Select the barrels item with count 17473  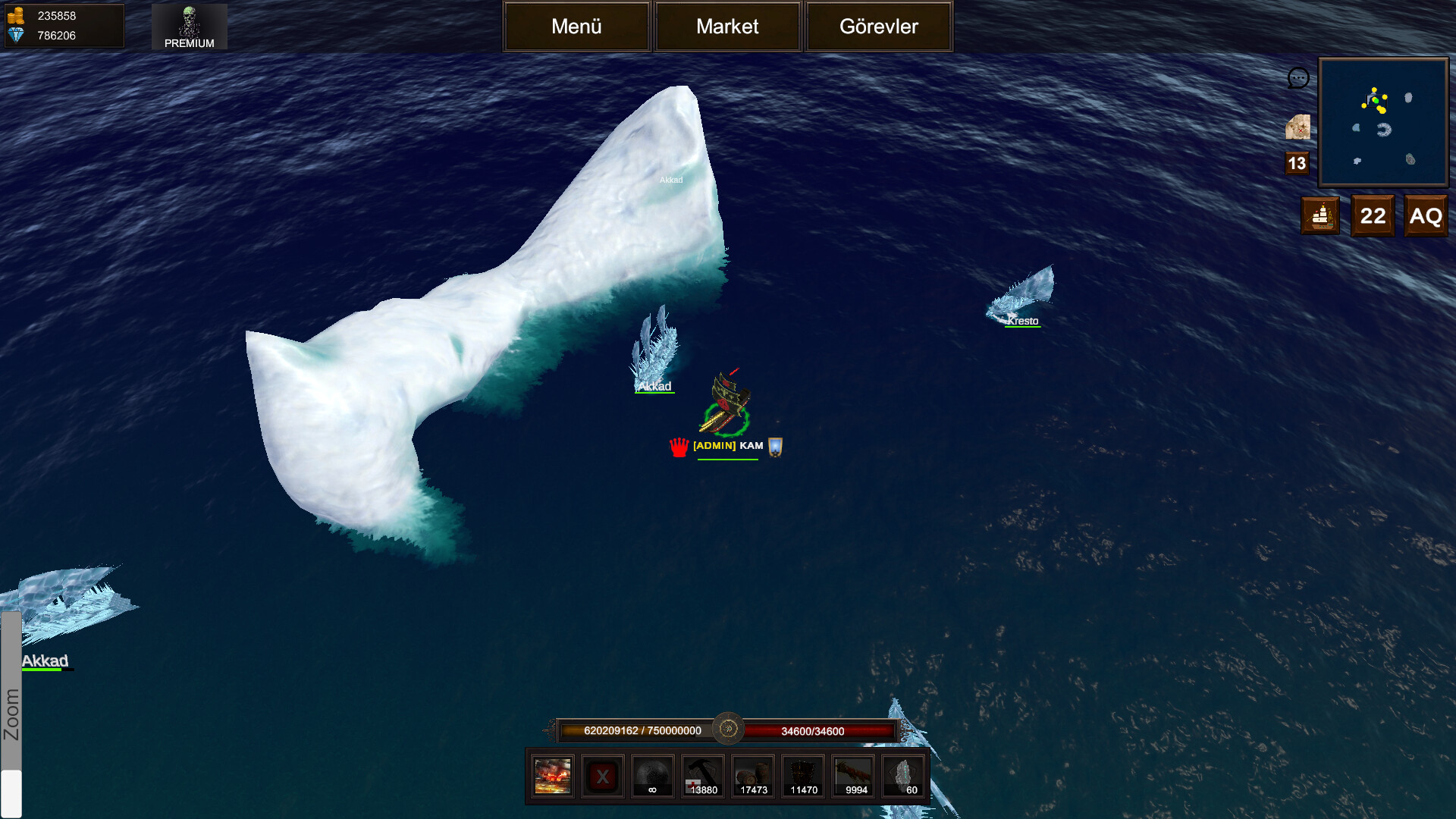tap(752, 776)
